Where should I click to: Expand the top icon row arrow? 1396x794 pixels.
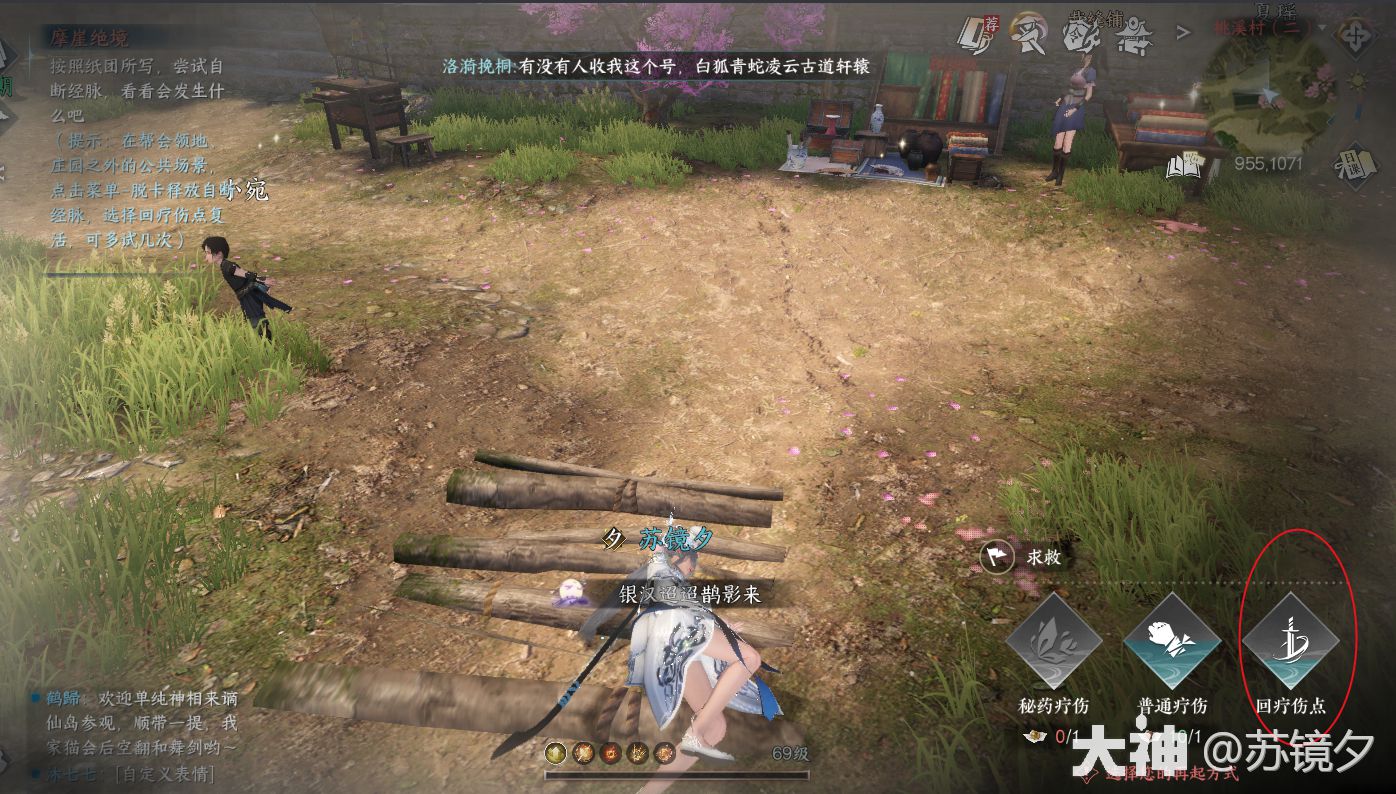point(1183,33)
